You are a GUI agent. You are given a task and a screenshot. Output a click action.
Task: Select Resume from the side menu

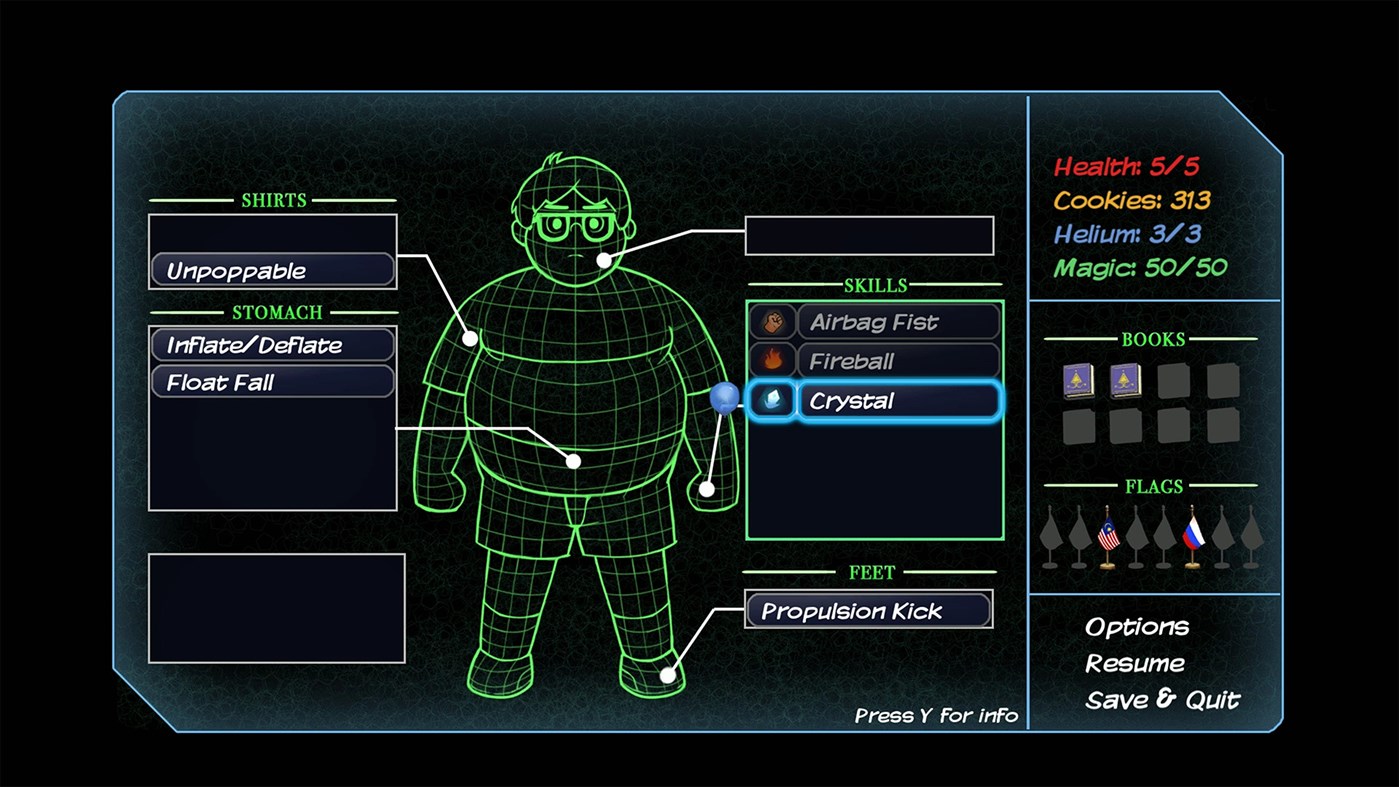[1133, 663]
